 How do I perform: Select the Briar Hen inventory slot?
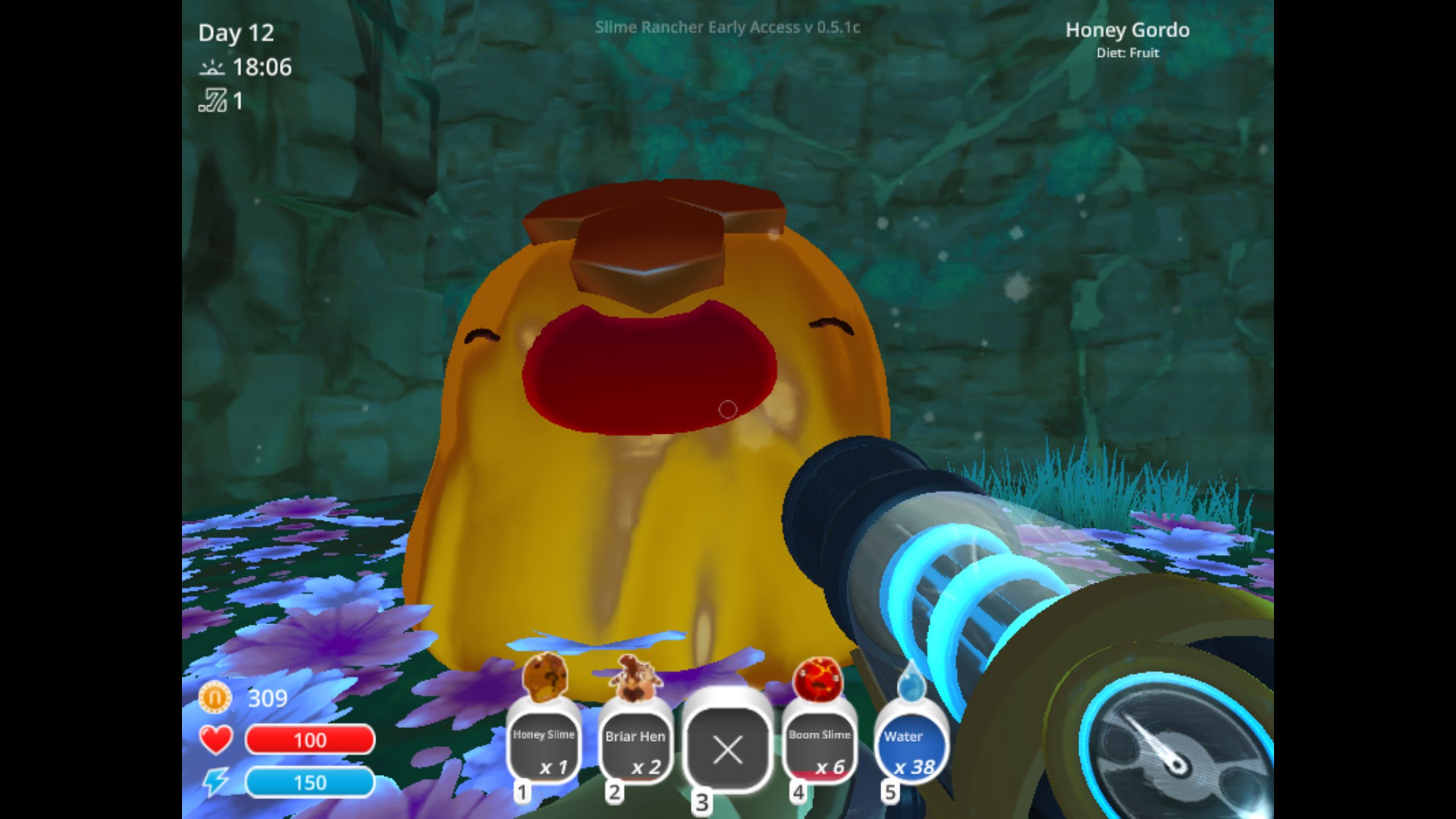click(635, 747)
